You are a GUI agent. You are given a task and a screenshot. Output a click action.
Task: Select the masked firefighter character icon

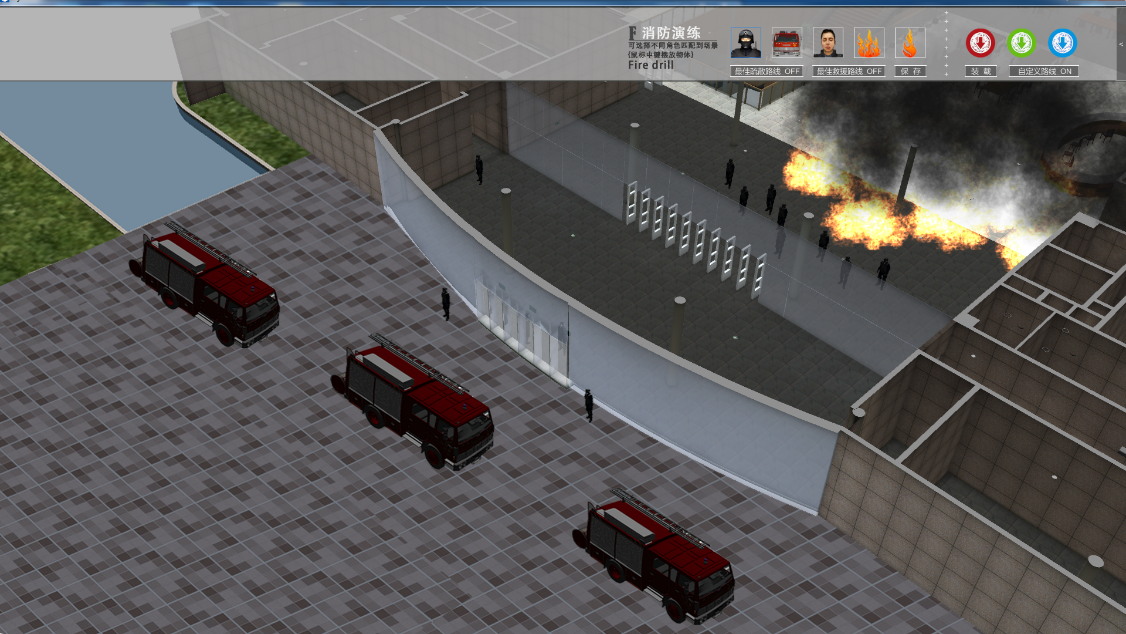[745, 43]
